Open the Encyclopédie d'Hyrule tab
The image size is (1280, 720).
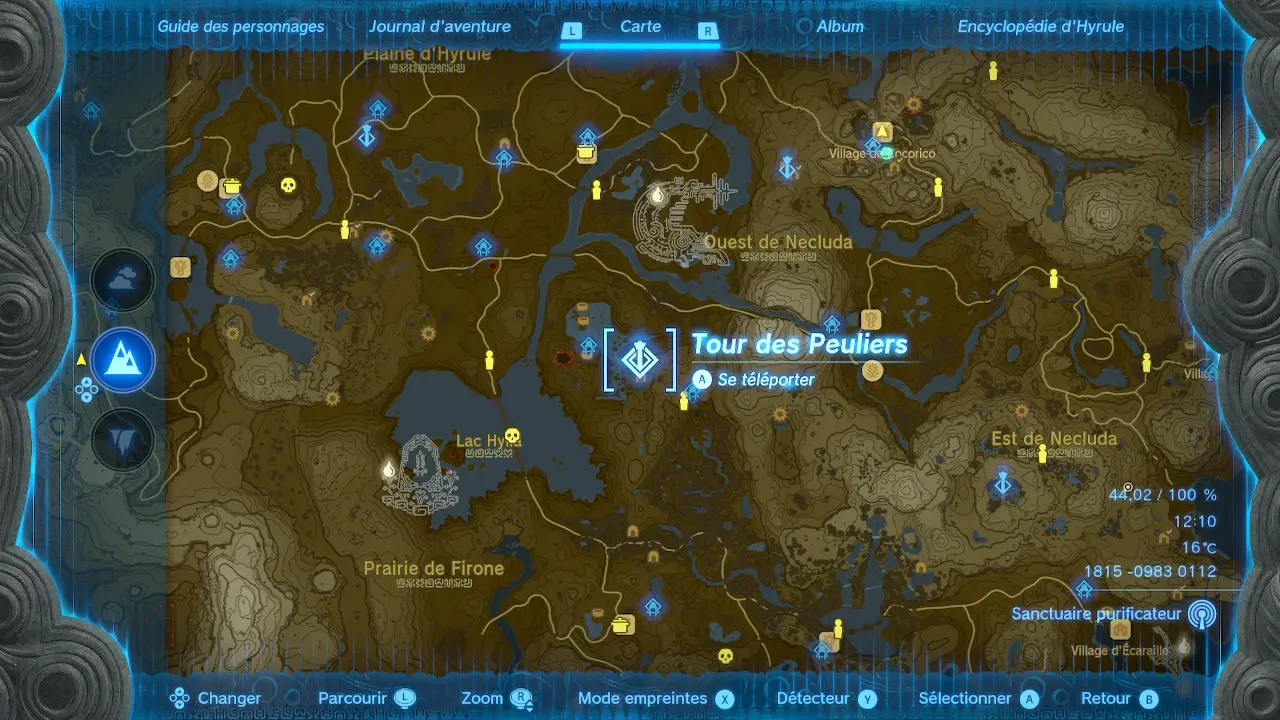(1040, 27)
